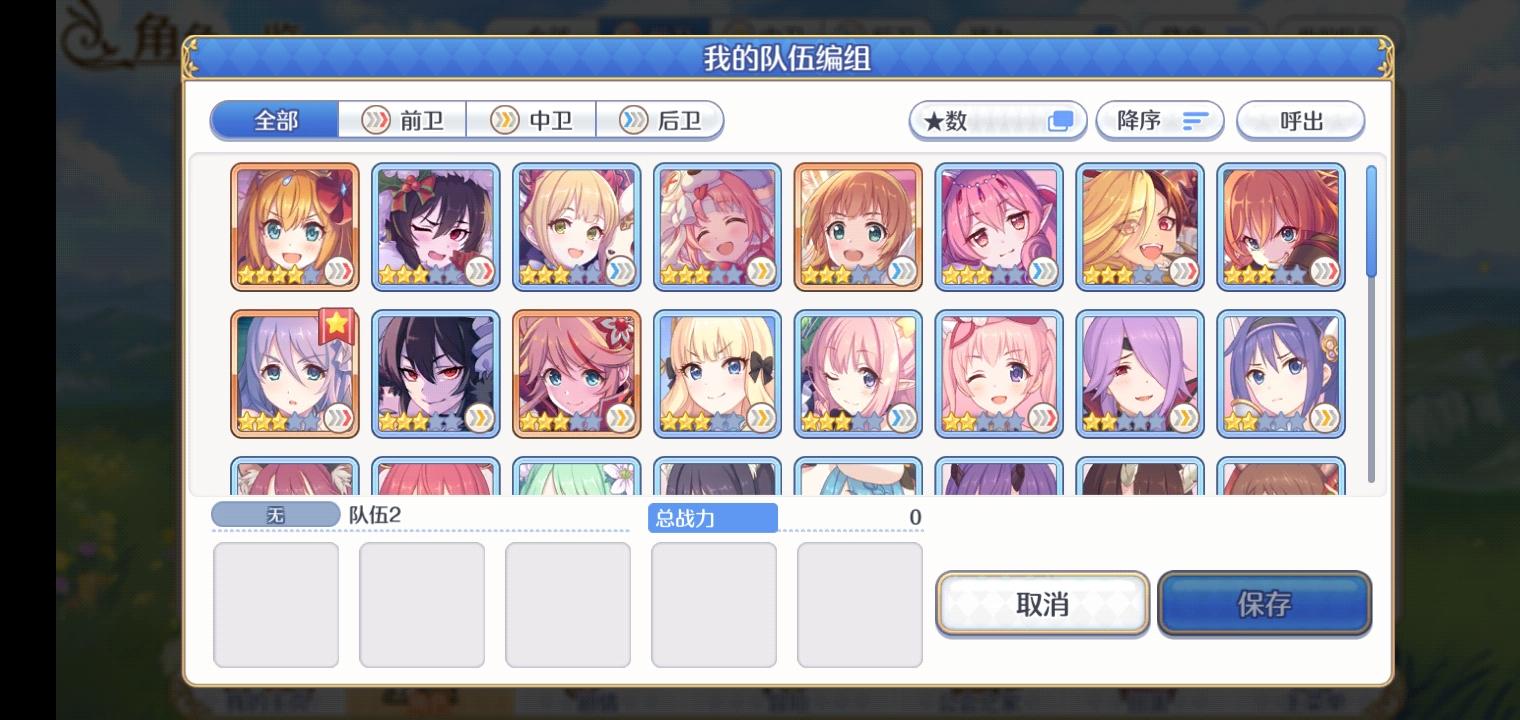This screenshot has width=1520, height=720.
Task: Select the black-haired Christmas outfit character thumbnail
Action: pos(435,226)
